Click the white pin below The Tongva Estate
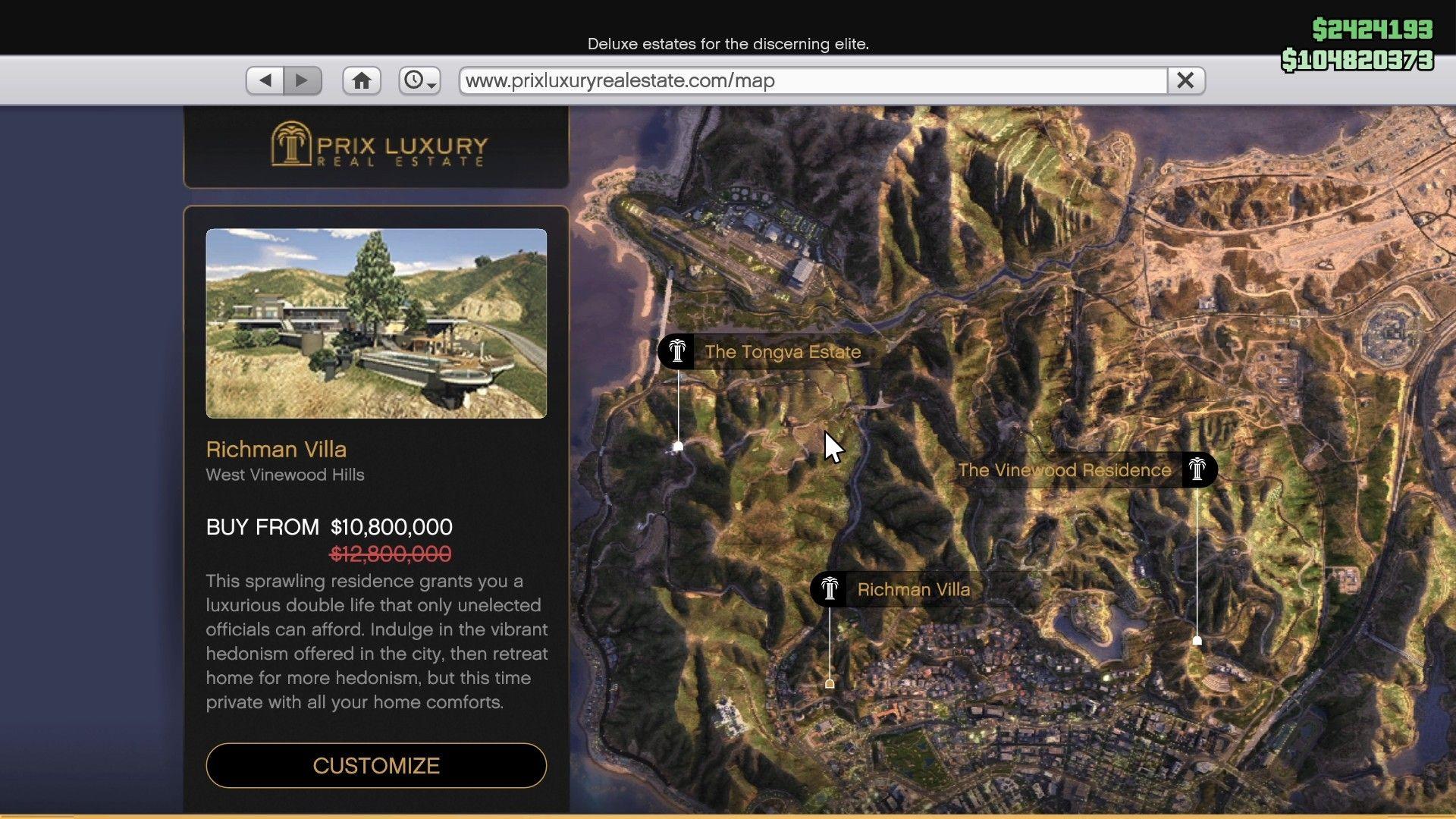 click(x=677, y=447)
